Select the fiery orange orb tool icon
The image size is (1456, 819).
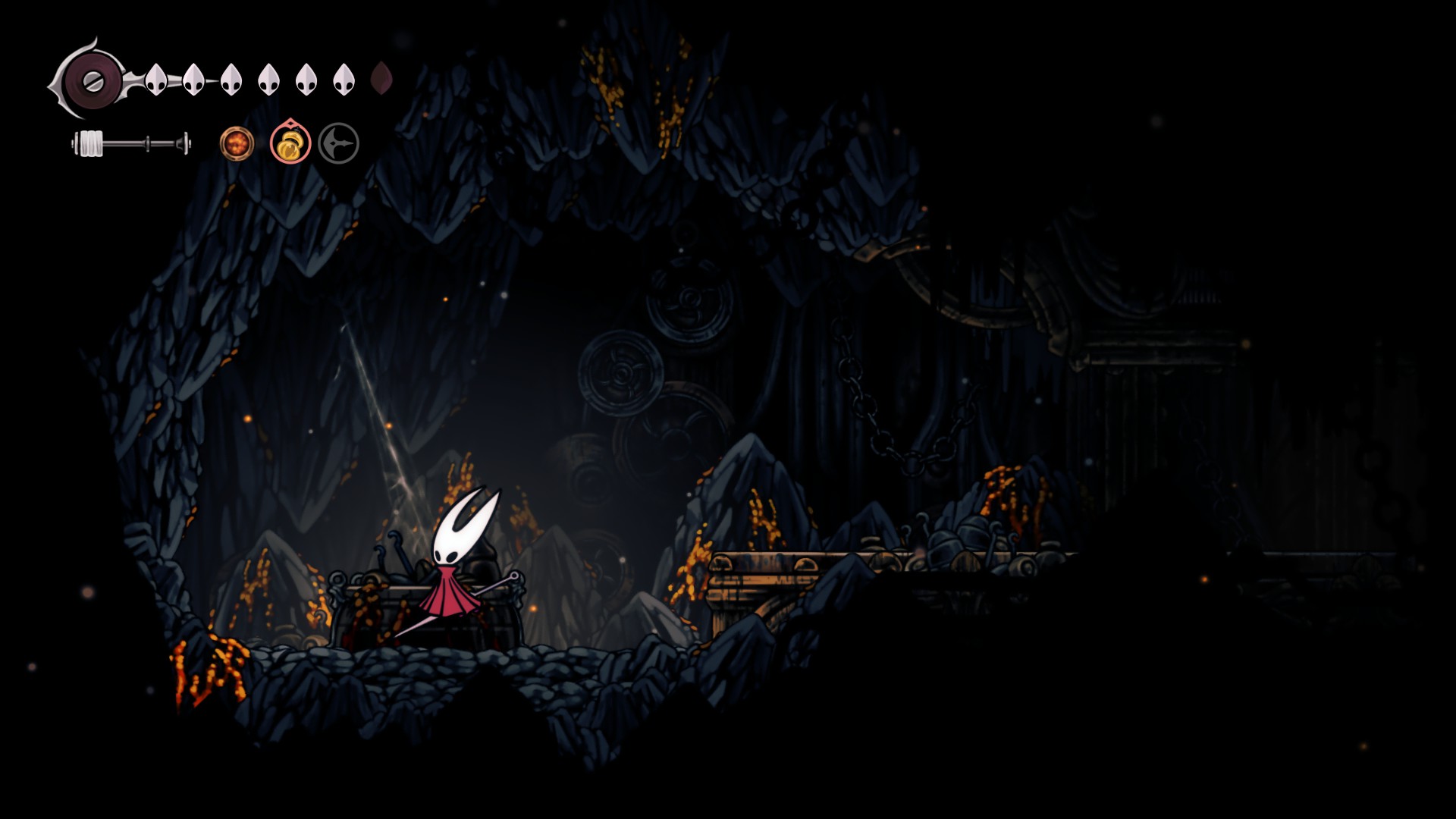(237, 143)
